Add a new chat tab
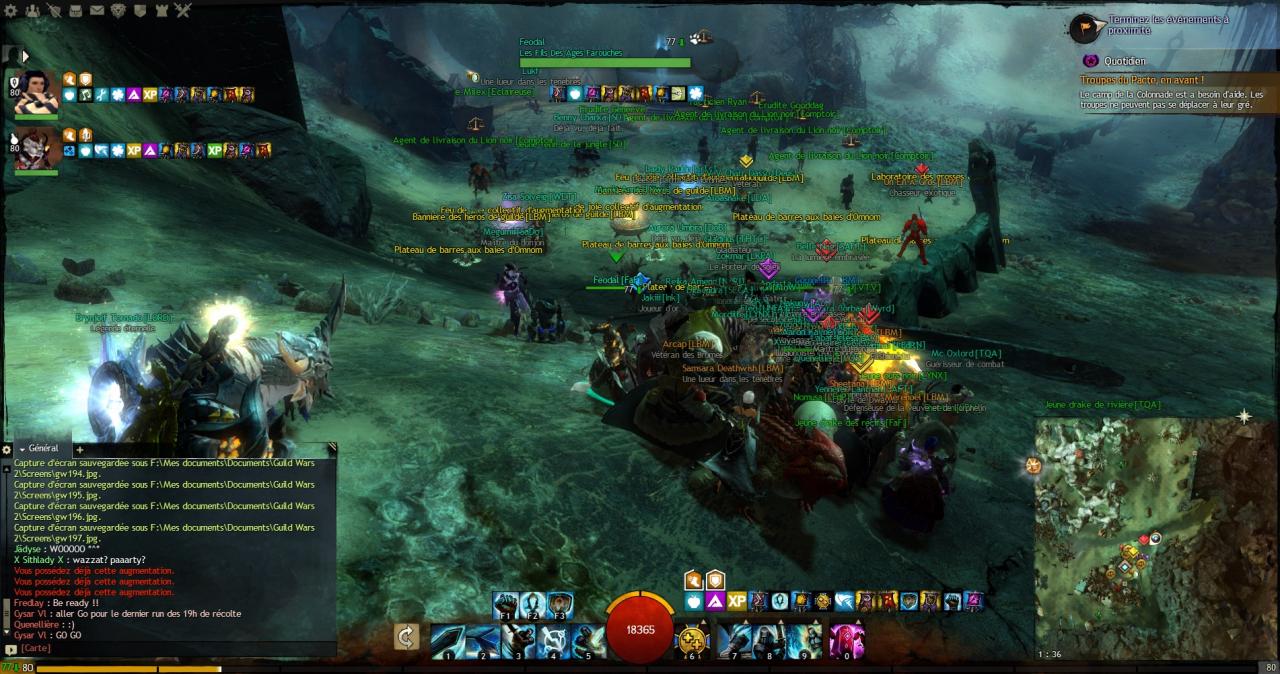The width and height of the screenshot is (1280, 674). (x=79, y=450)
